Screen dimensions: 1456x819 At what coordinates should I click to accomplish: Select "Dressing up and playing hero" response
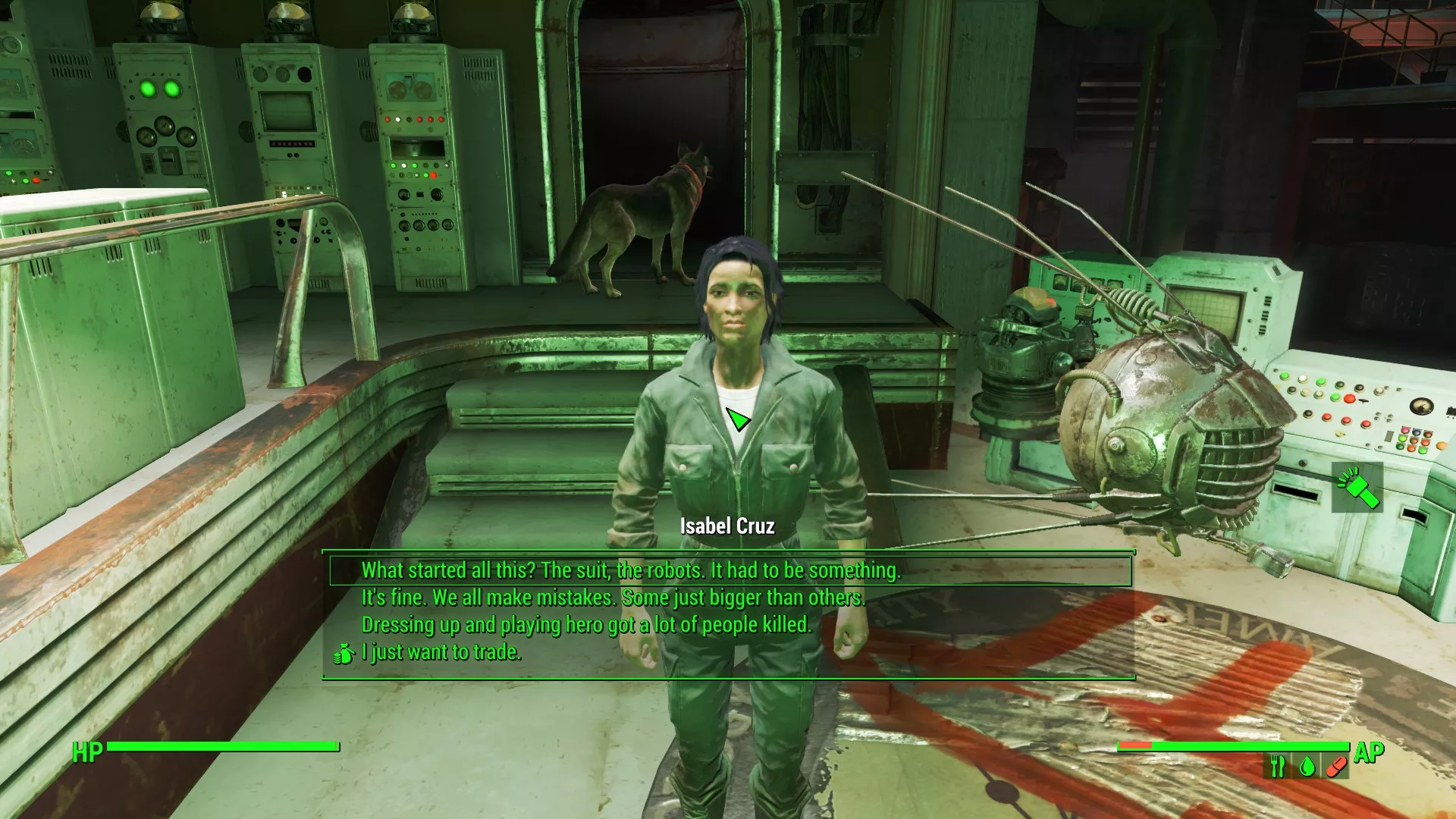click(586, 625)
